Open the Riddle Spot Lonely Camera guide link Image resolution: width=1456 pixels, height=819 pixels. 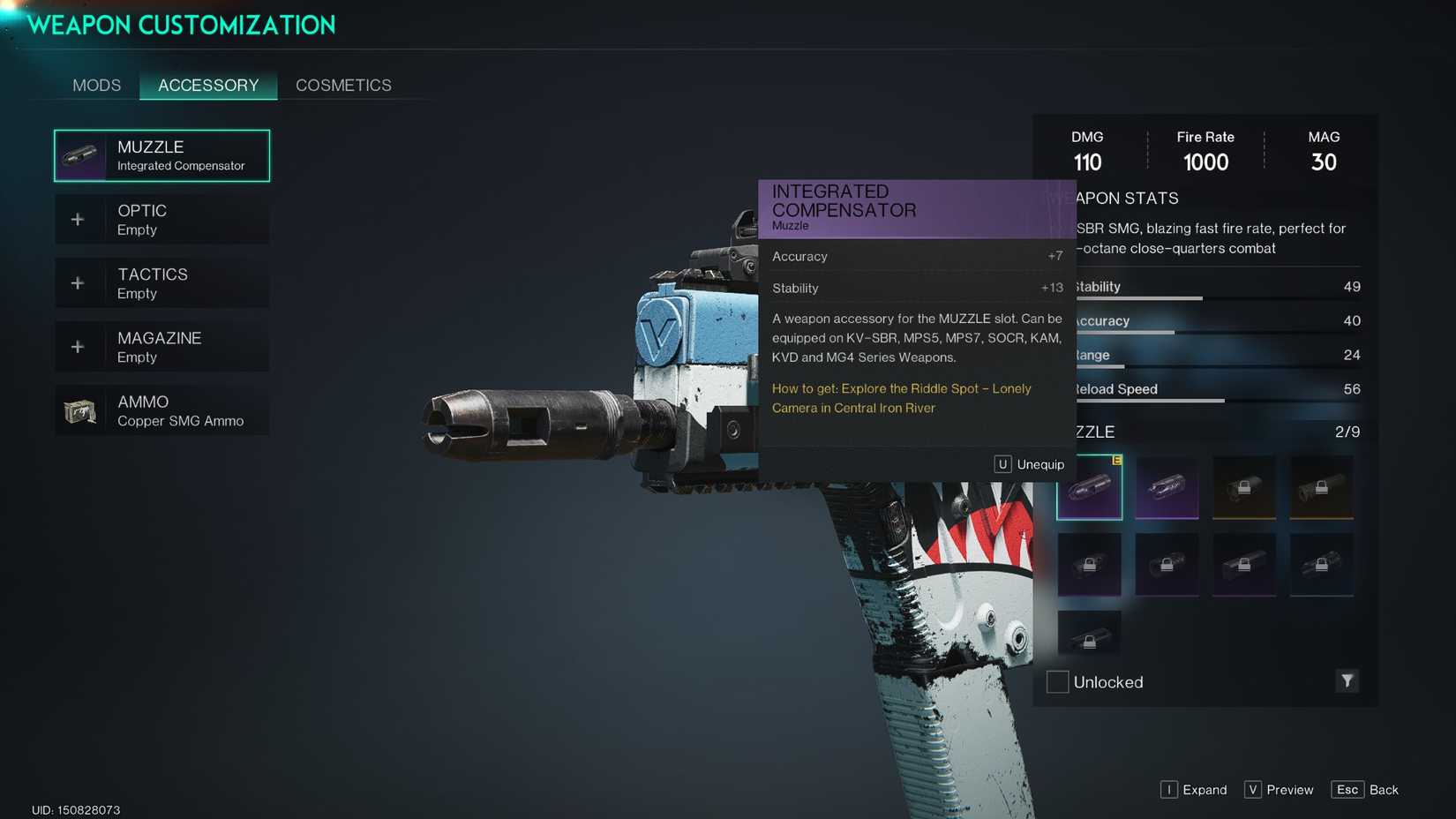click(901, 398)
